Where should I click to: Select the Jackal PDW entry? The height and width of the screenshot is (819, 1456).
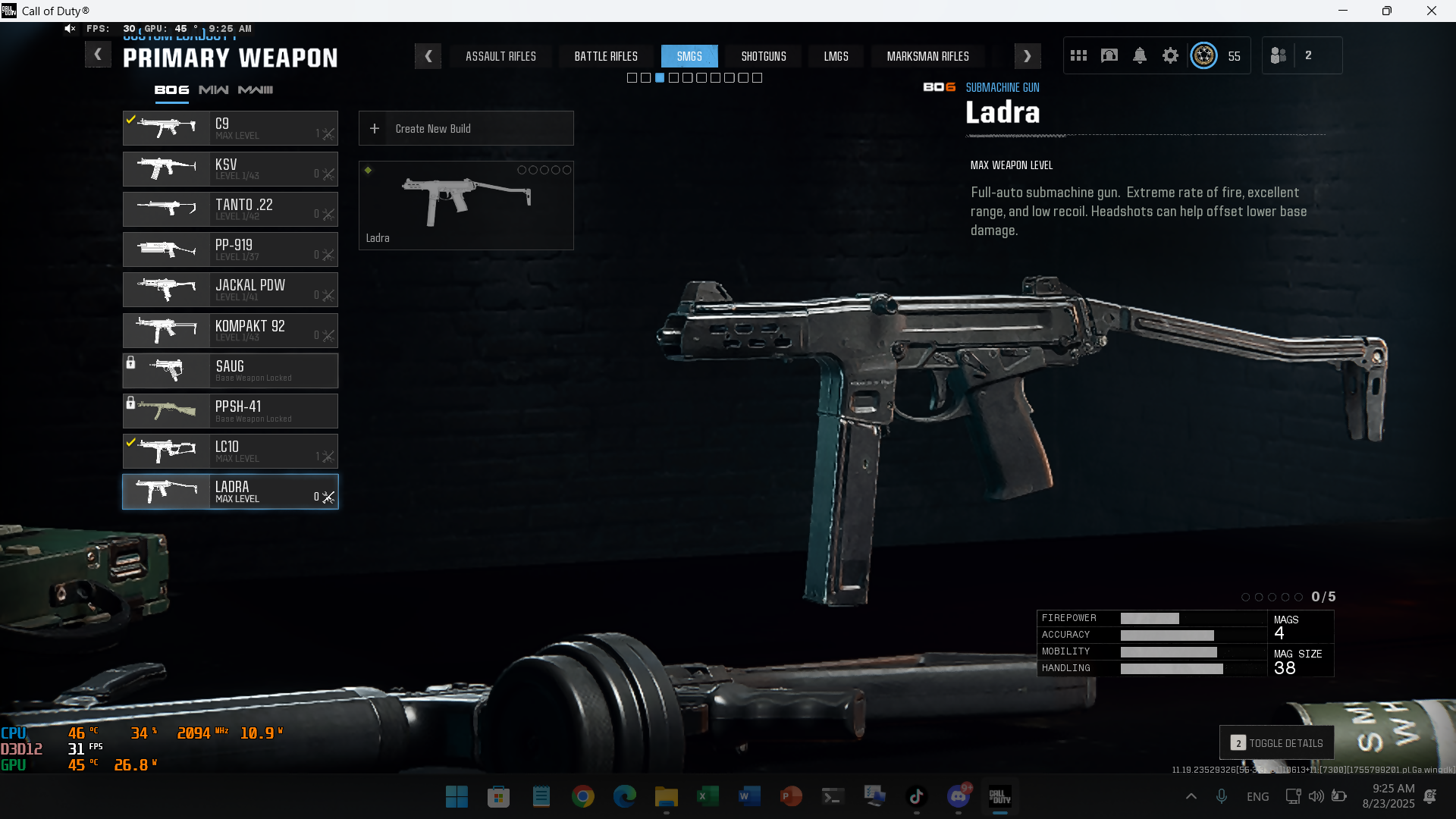coord(230,290)
